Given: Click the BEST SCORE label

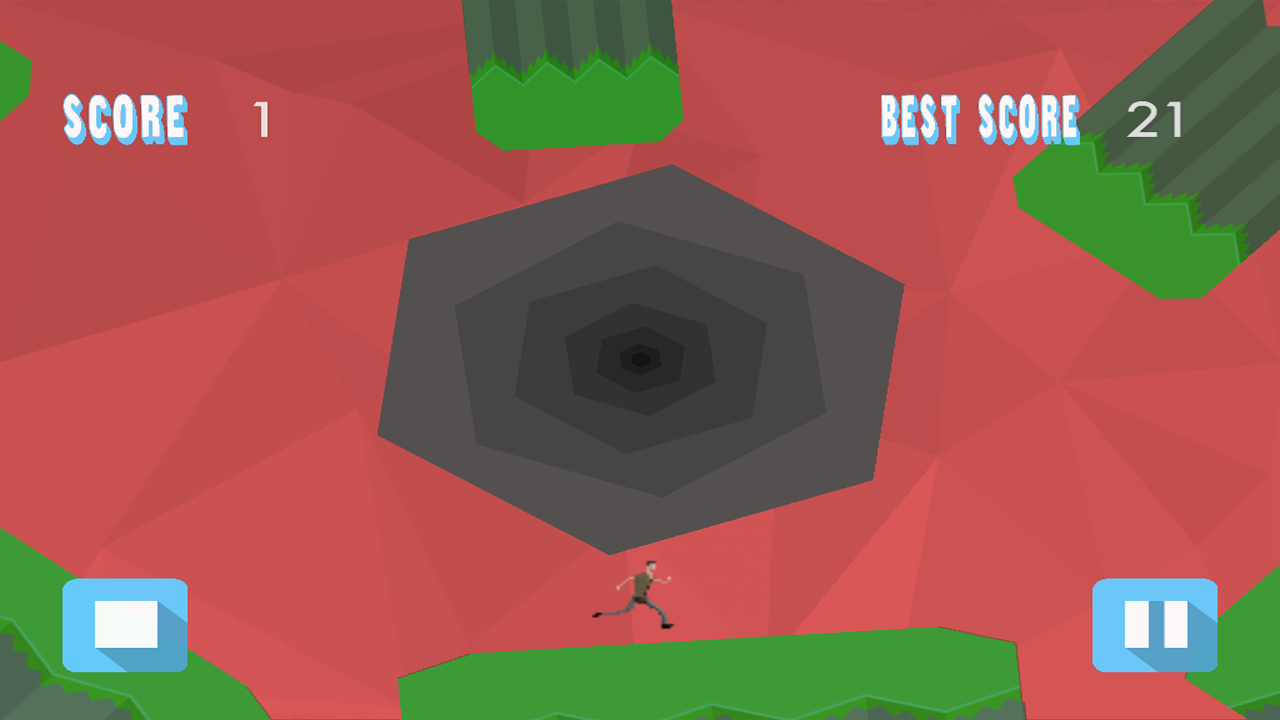Looking at the screenshot, I should point(978,120).
